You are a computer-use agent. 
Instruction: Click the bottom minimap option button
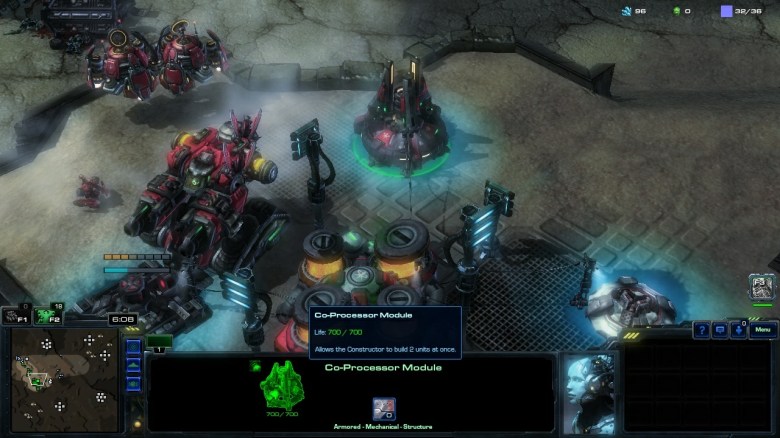coord(133,384)
